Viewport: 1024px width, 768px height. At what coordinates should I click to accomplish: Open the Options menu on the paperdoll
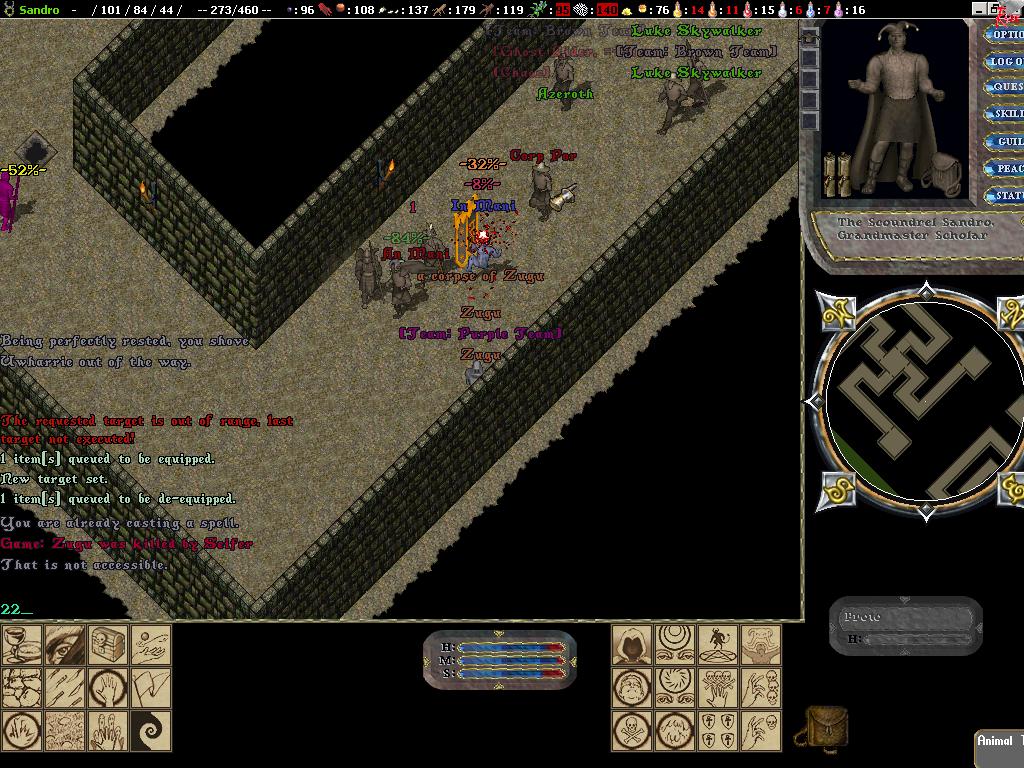(x=1004, y=35)
